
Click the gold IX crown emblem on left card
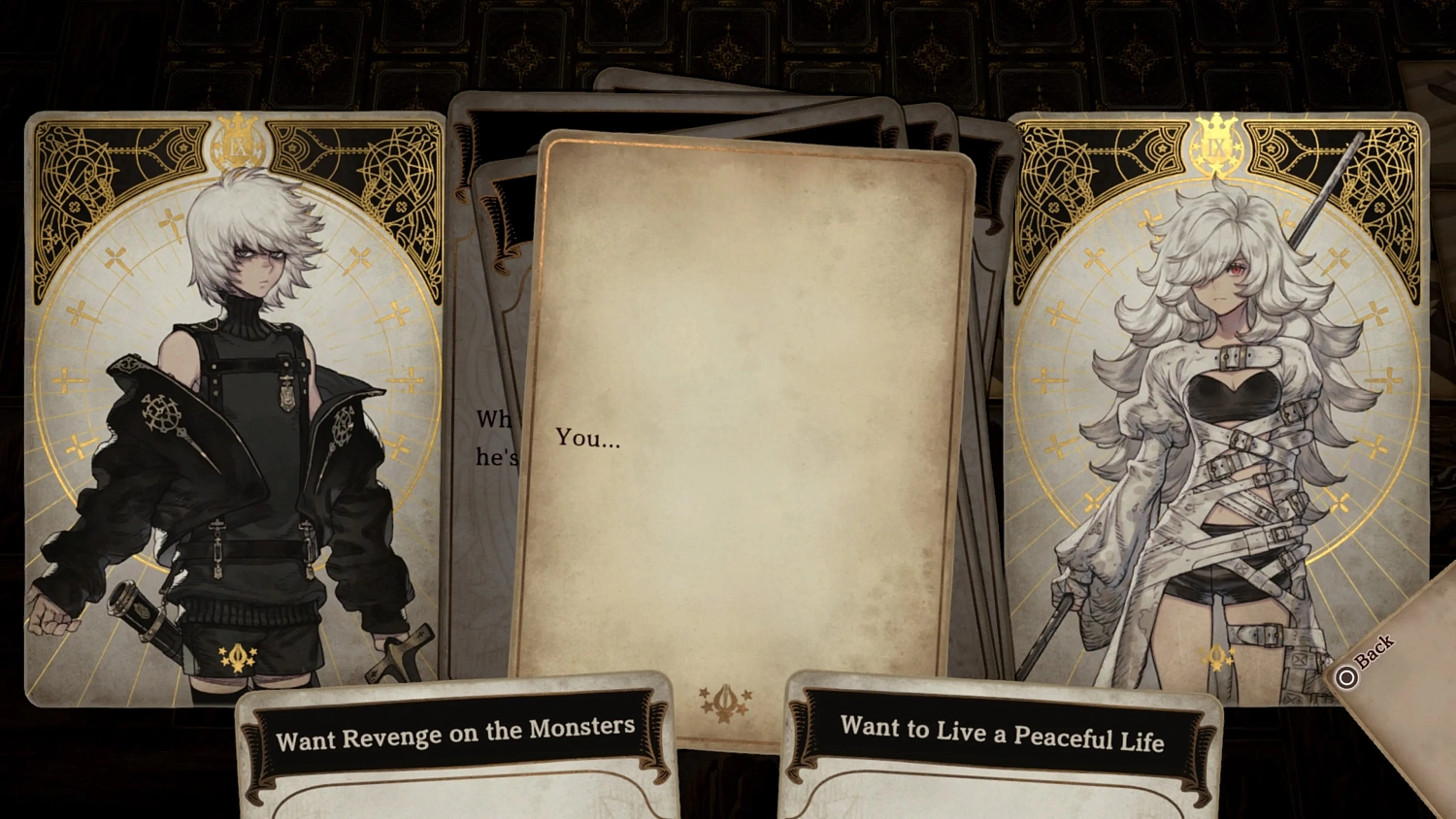(241, 142)
